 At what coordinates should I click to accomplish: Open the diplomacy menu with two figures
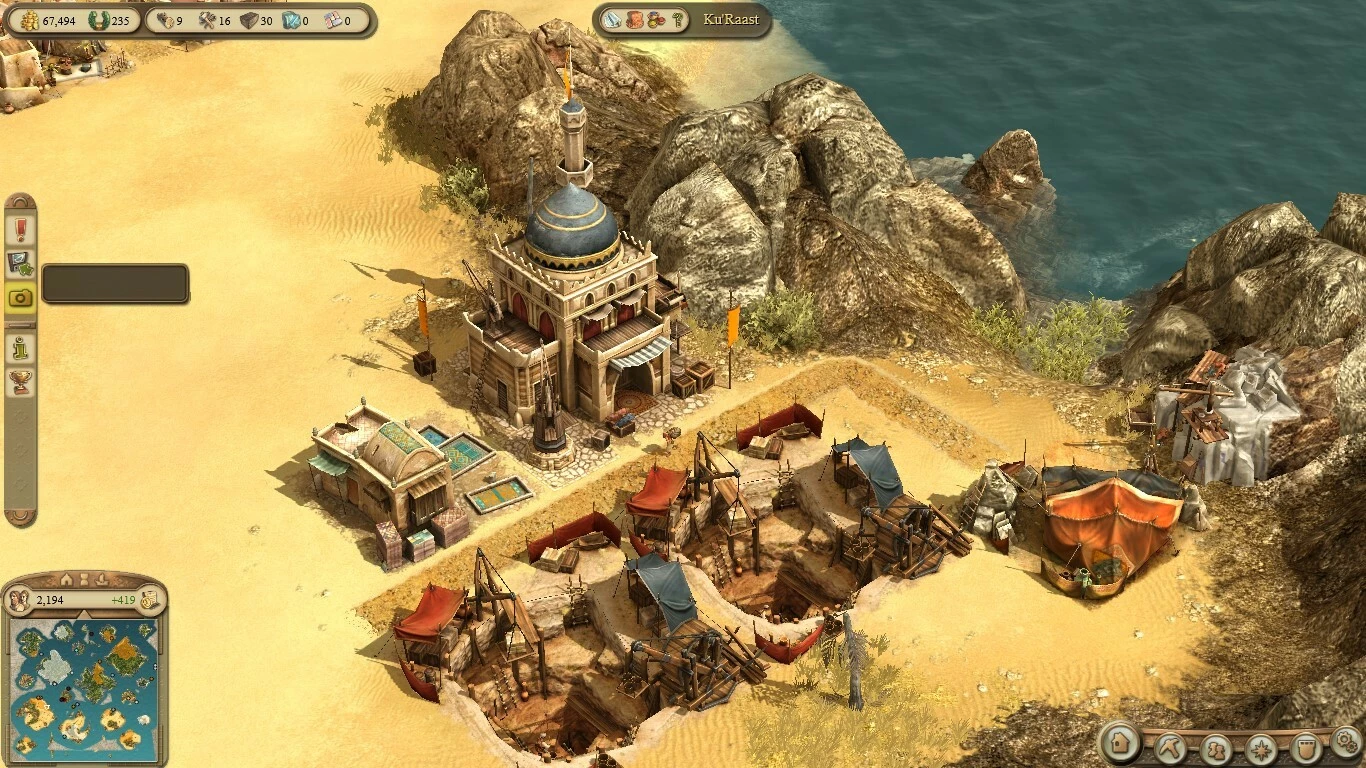(x=1215, y=748)
